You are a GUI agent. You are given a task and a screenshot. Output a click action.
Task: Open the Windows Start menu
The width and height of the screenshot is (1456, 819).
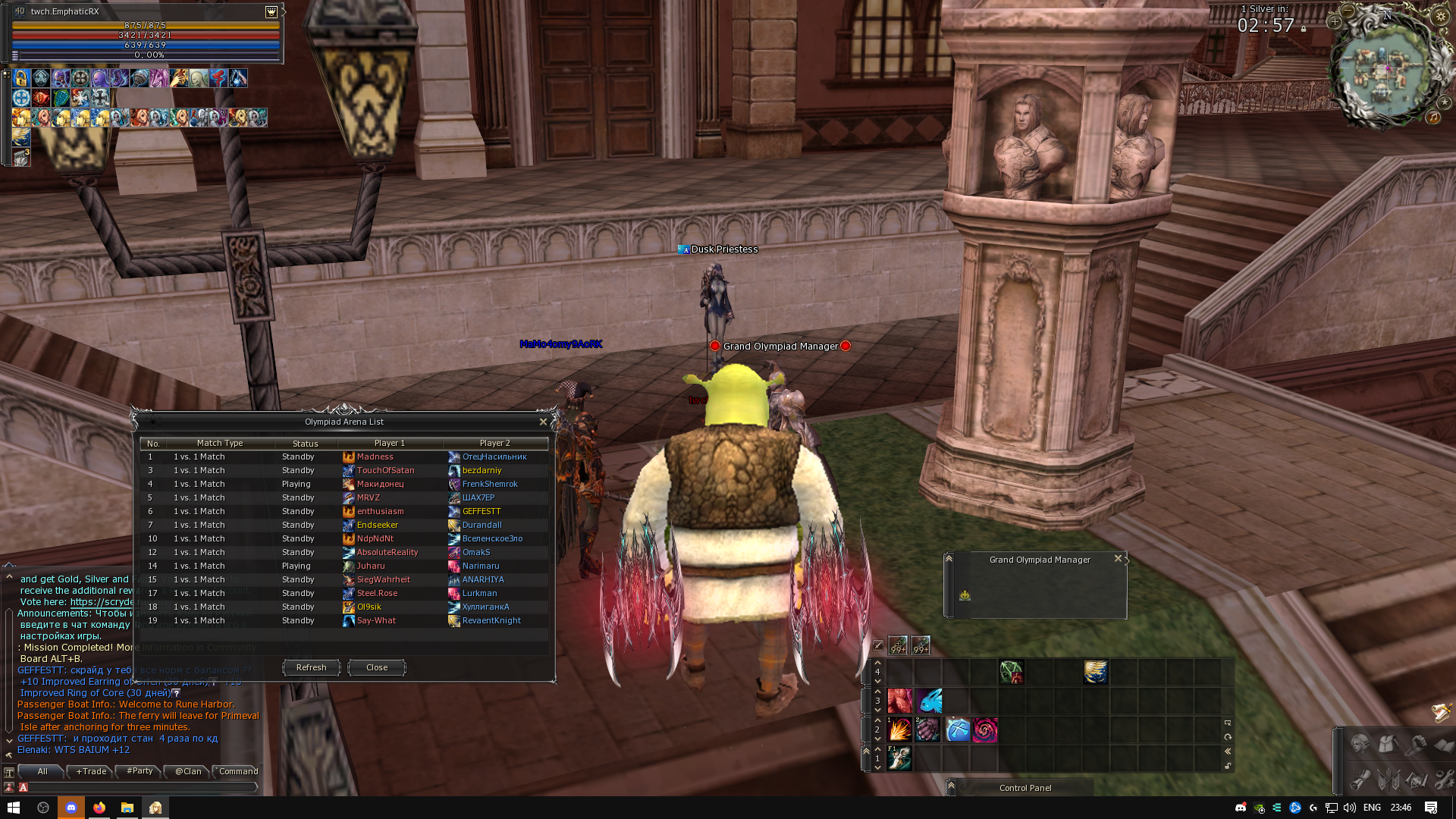point(14,808)
